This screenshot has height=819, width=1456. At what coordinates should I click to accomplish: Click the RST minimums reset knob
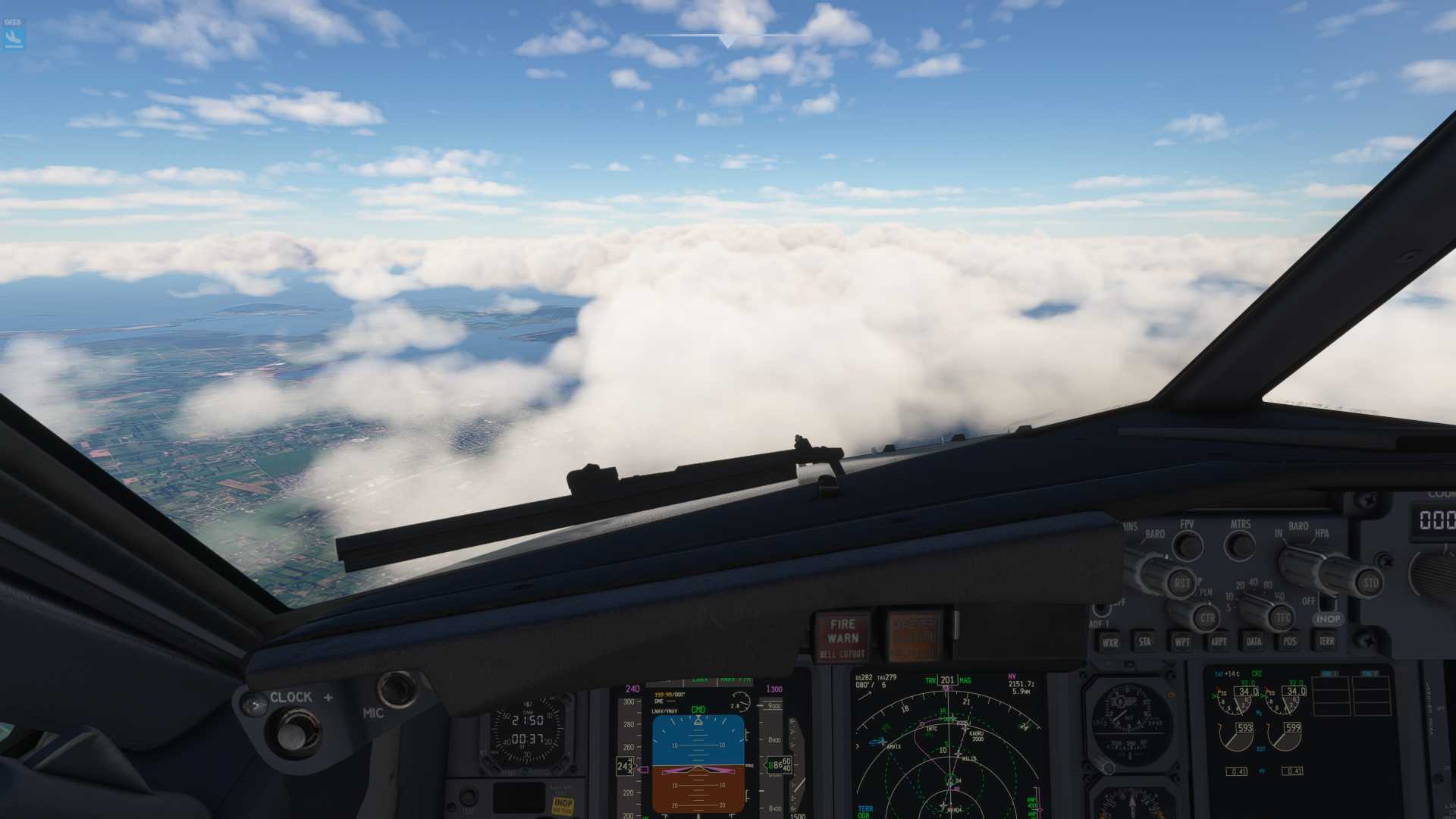[1181, 582]
